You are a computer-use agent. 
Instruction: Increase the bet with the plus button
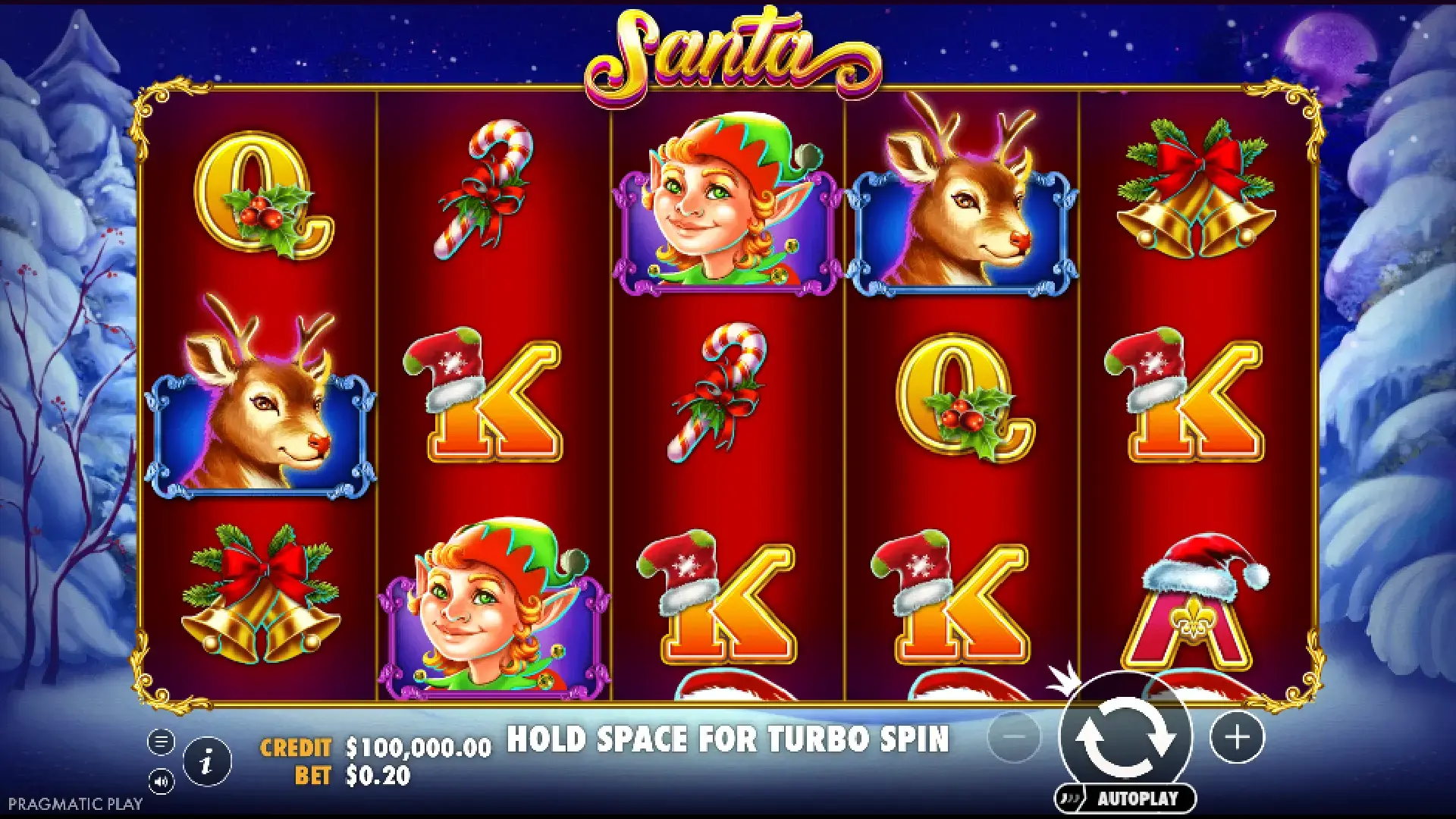coord(1237,737)
